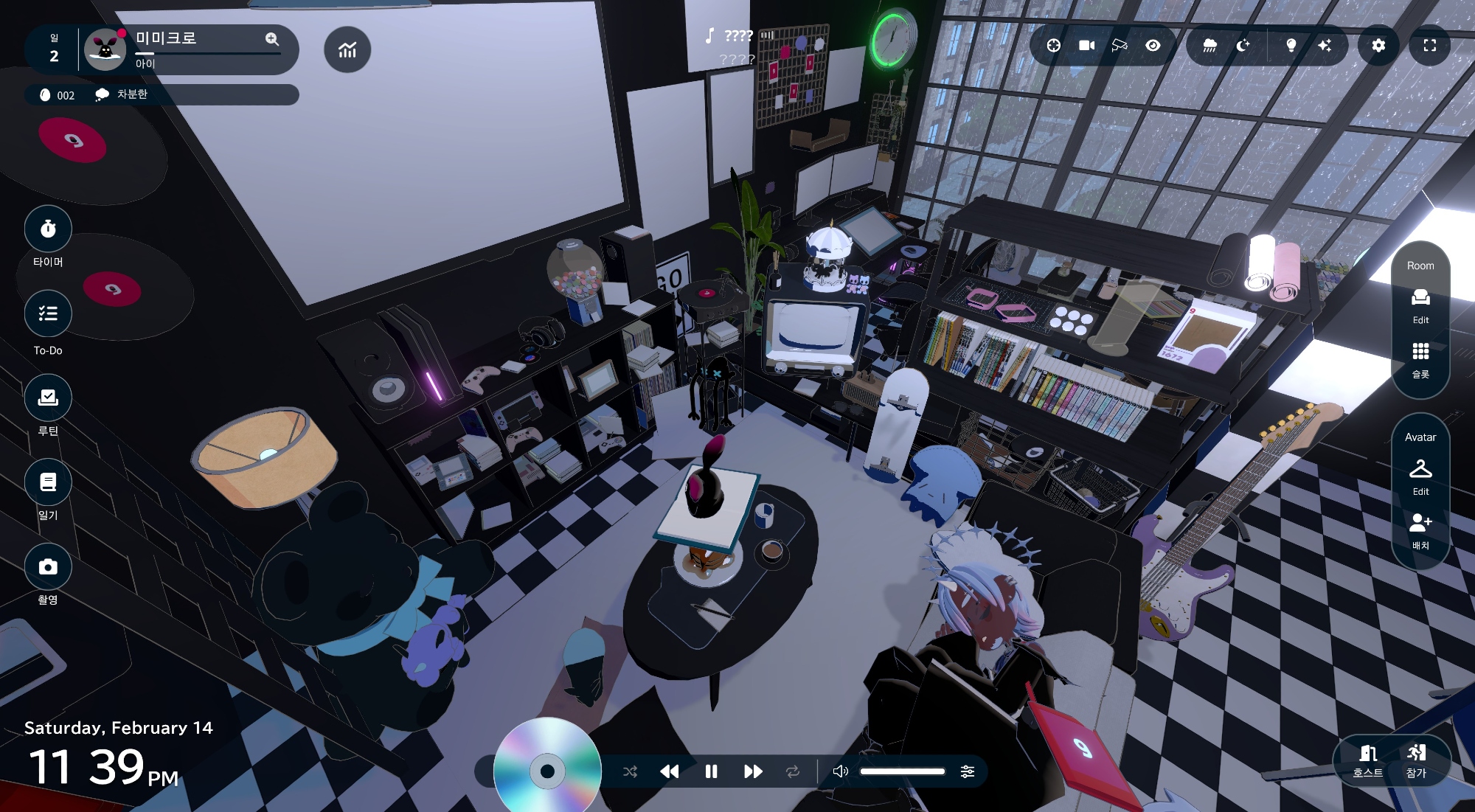Toggle fullscreen mode
Viewport: 1475px width, 812px height.
[1429, 46]
